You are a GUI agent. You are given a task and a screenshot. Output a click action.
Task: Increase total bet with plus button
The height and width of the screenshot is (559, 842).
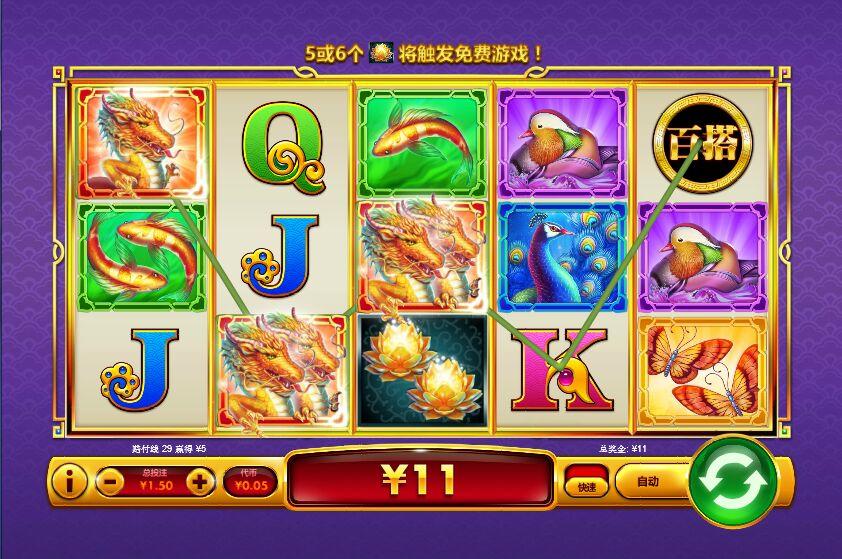[200, 483]
